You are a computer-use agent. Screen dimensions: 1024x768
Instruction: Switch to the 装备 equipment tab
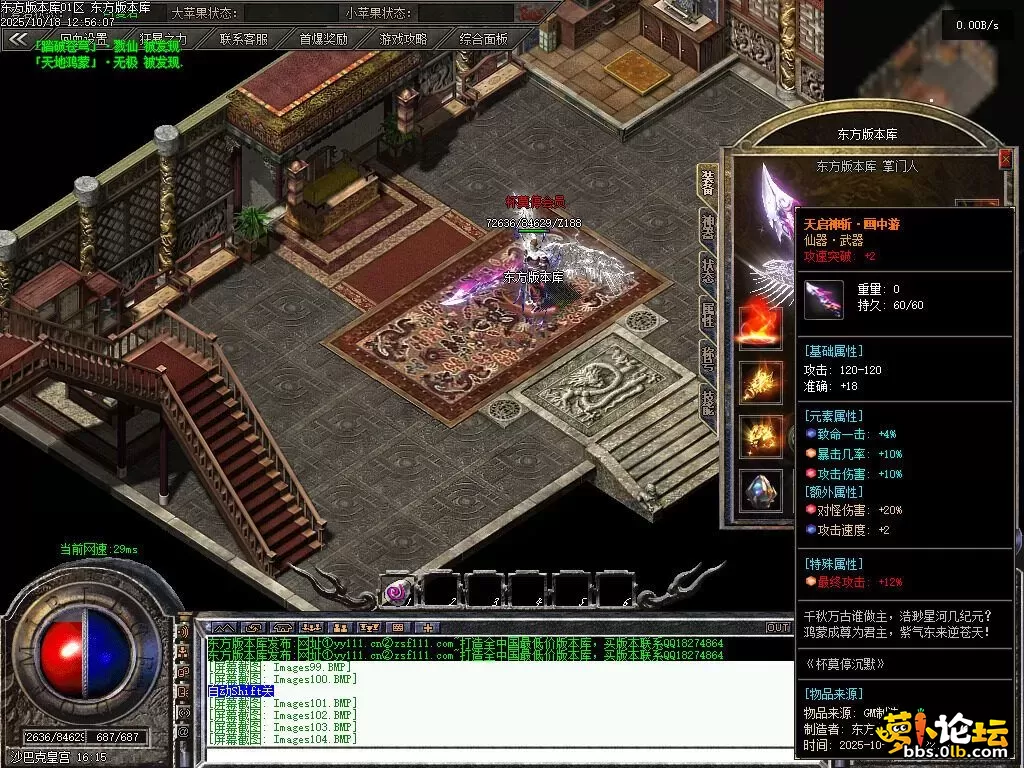pyautogui.click(x=708, y=181)
